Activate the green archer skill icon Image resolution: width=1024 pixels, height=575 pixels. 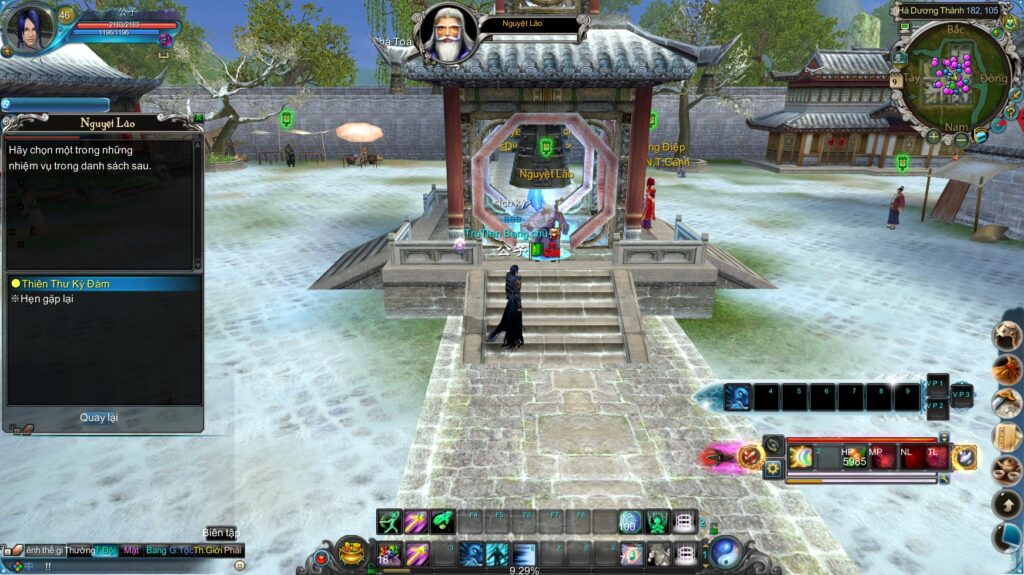(390, 522)
